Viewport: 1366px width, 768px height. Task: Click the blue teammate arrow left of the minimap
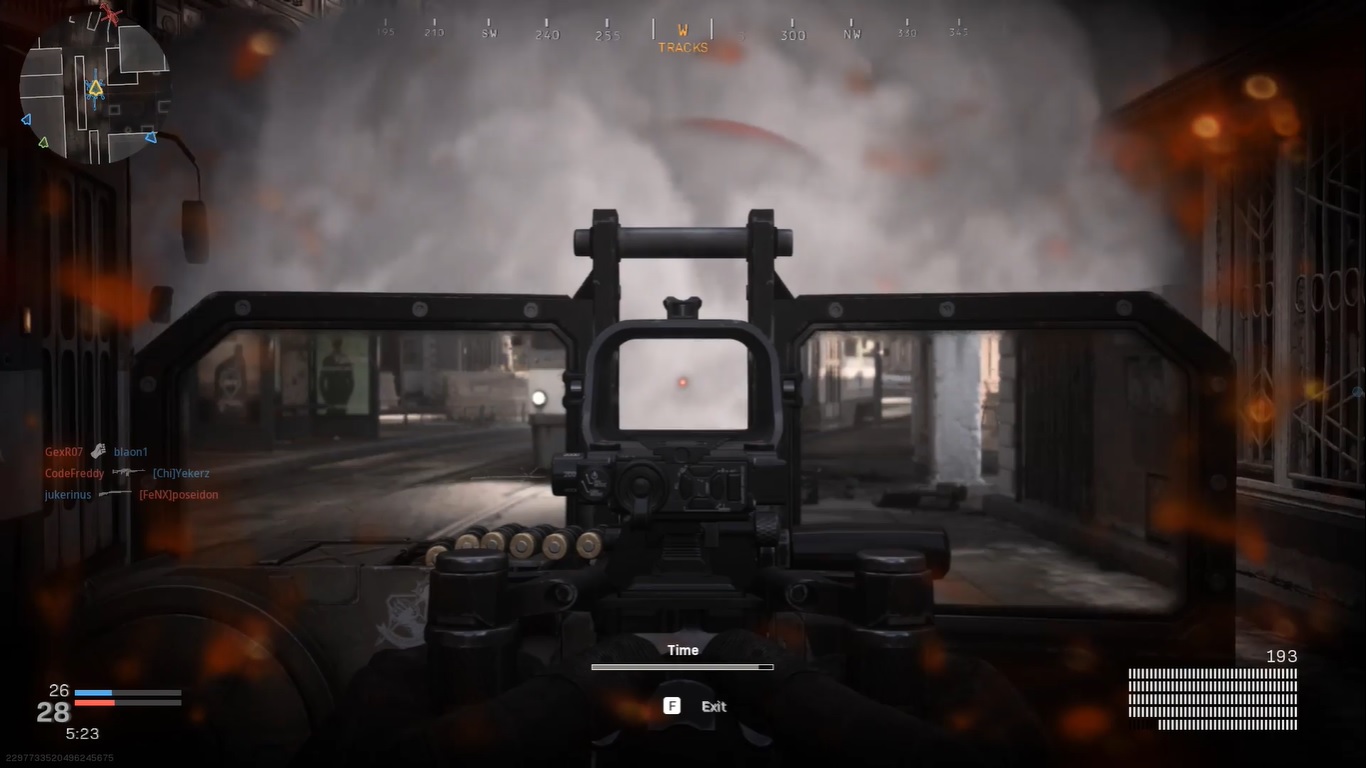25,119
